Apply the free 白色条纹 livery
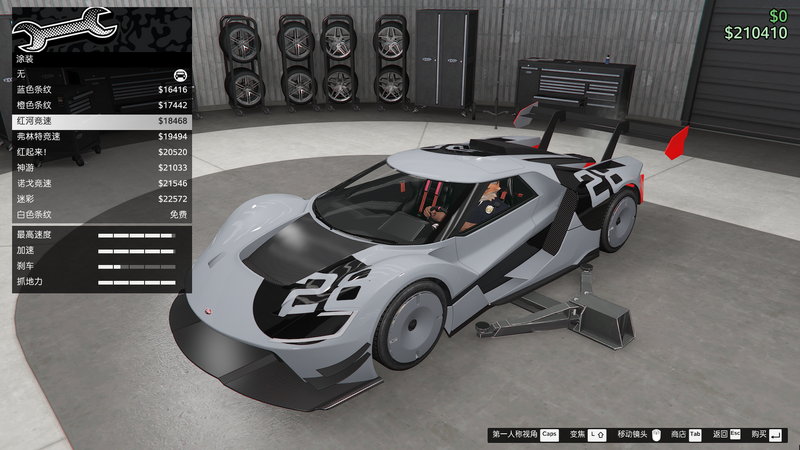800x450 pixels. click(100, 214)
